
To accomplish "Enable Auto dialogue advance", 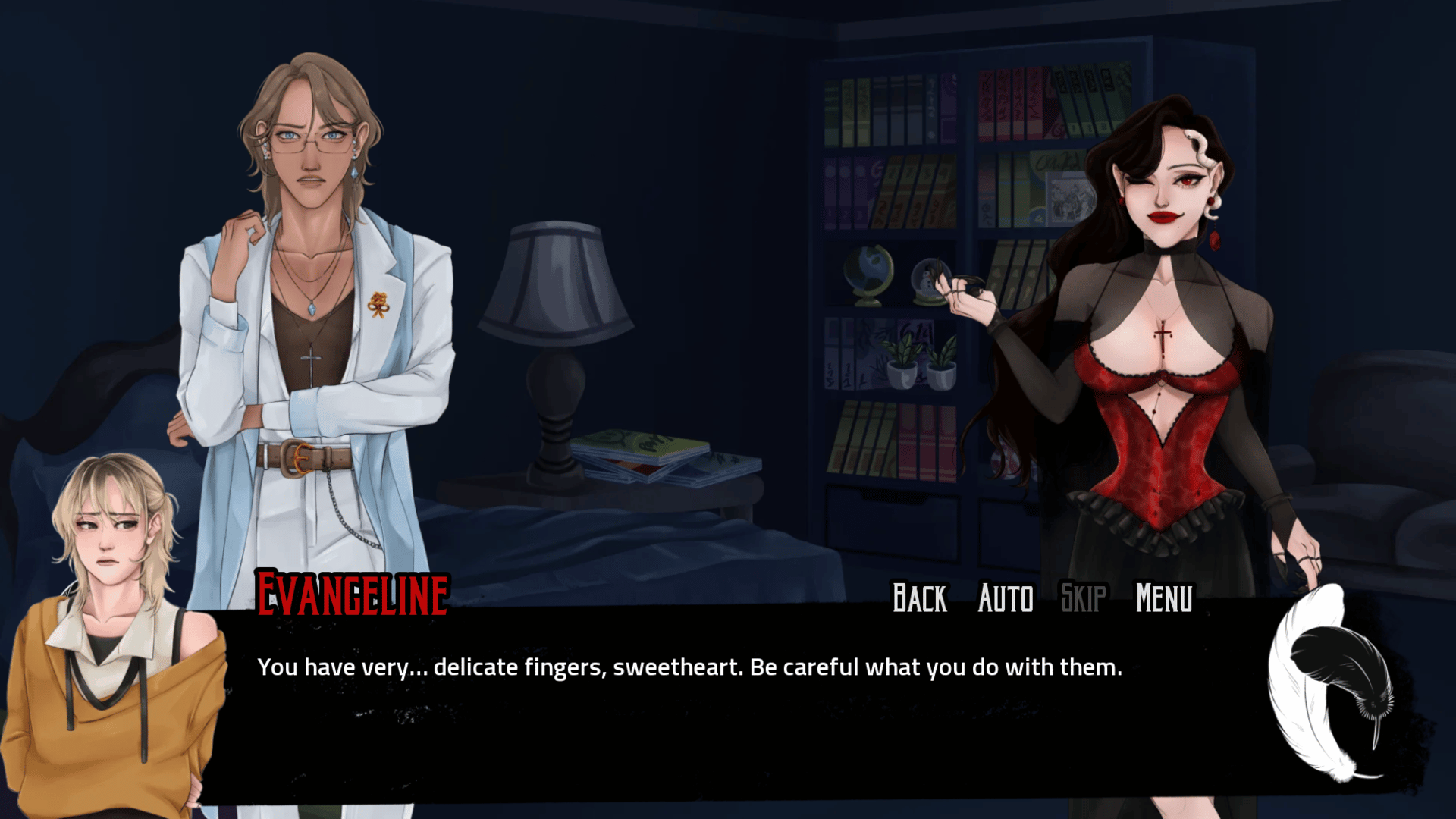I will tap(1006, 598).
